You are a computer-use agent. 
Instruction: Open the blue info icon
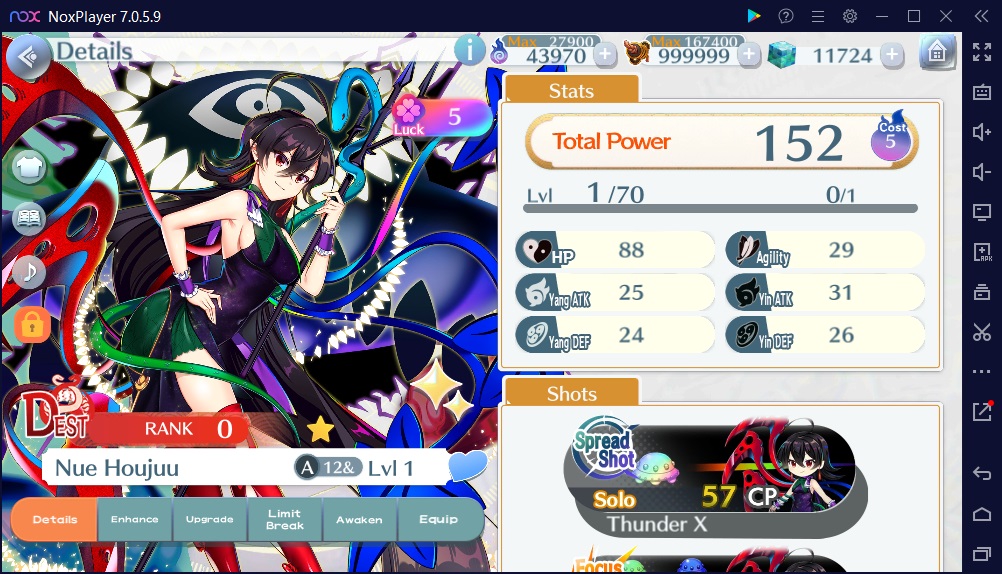469,49
